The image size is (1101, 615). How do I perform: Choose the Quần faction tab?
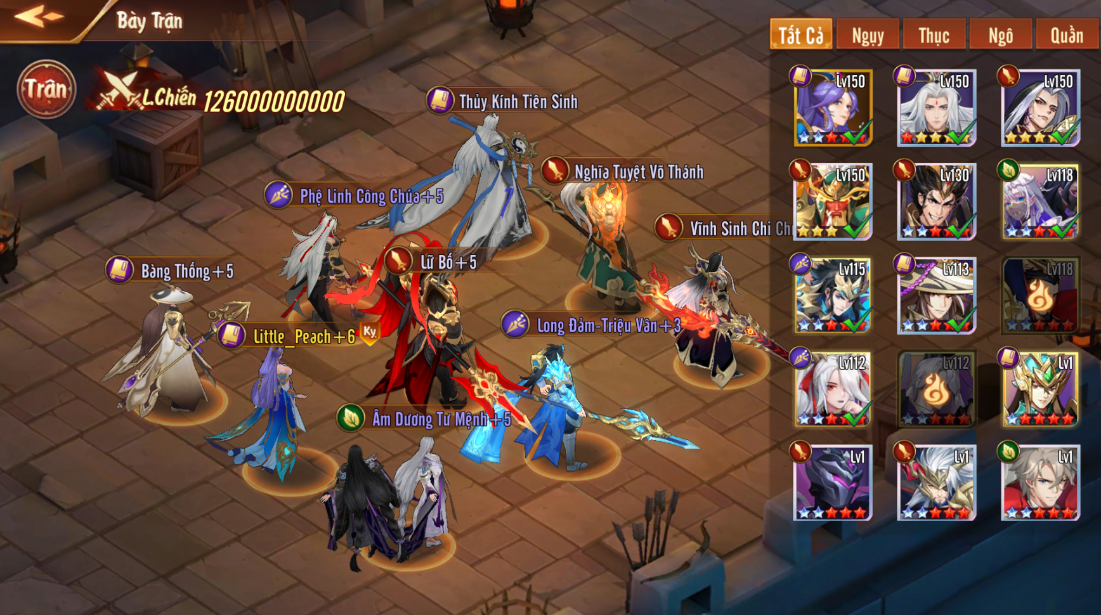[1067, 35]
